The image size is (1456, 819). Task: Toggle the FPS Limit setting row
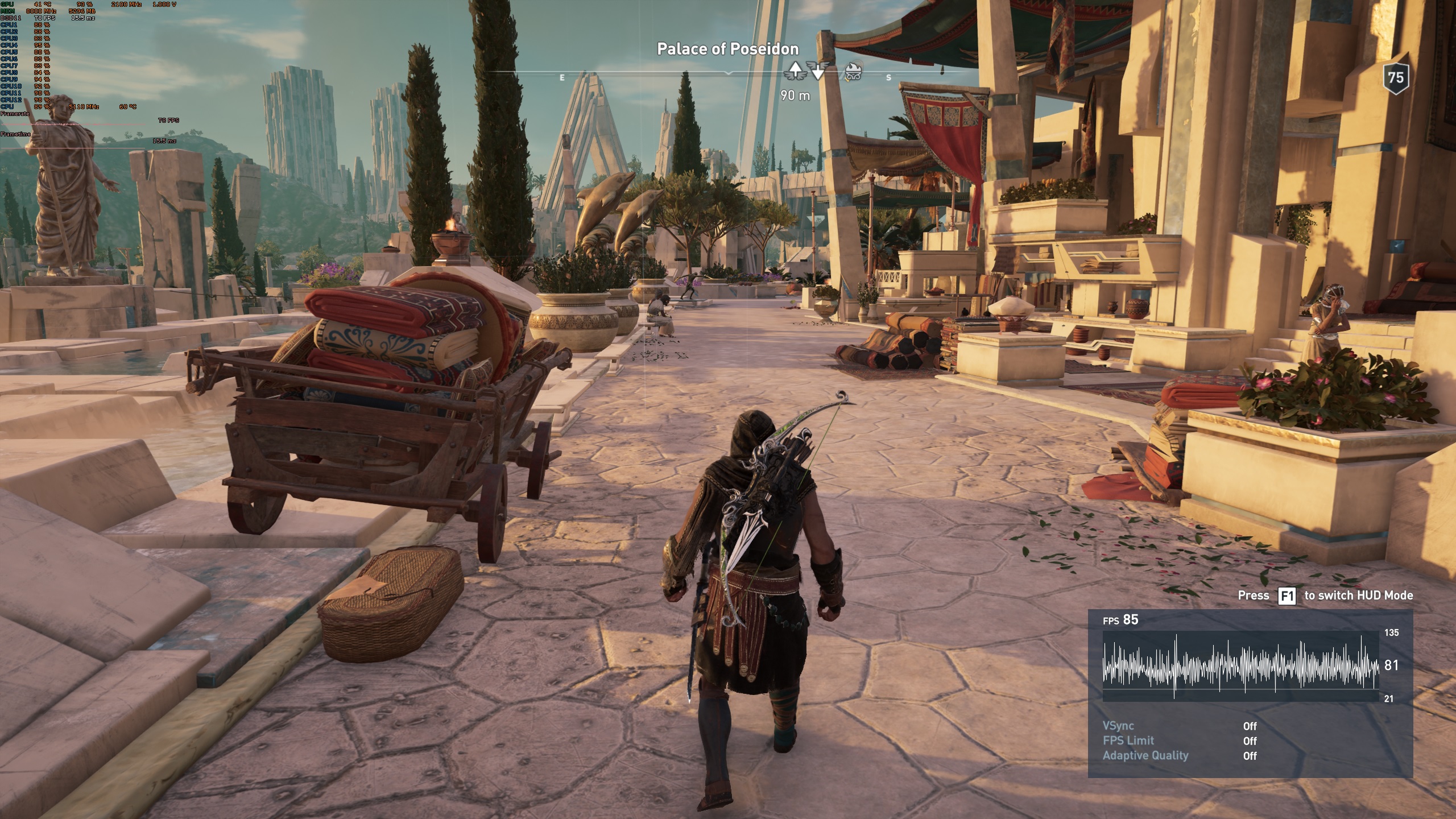click(x=1180, y=741)
